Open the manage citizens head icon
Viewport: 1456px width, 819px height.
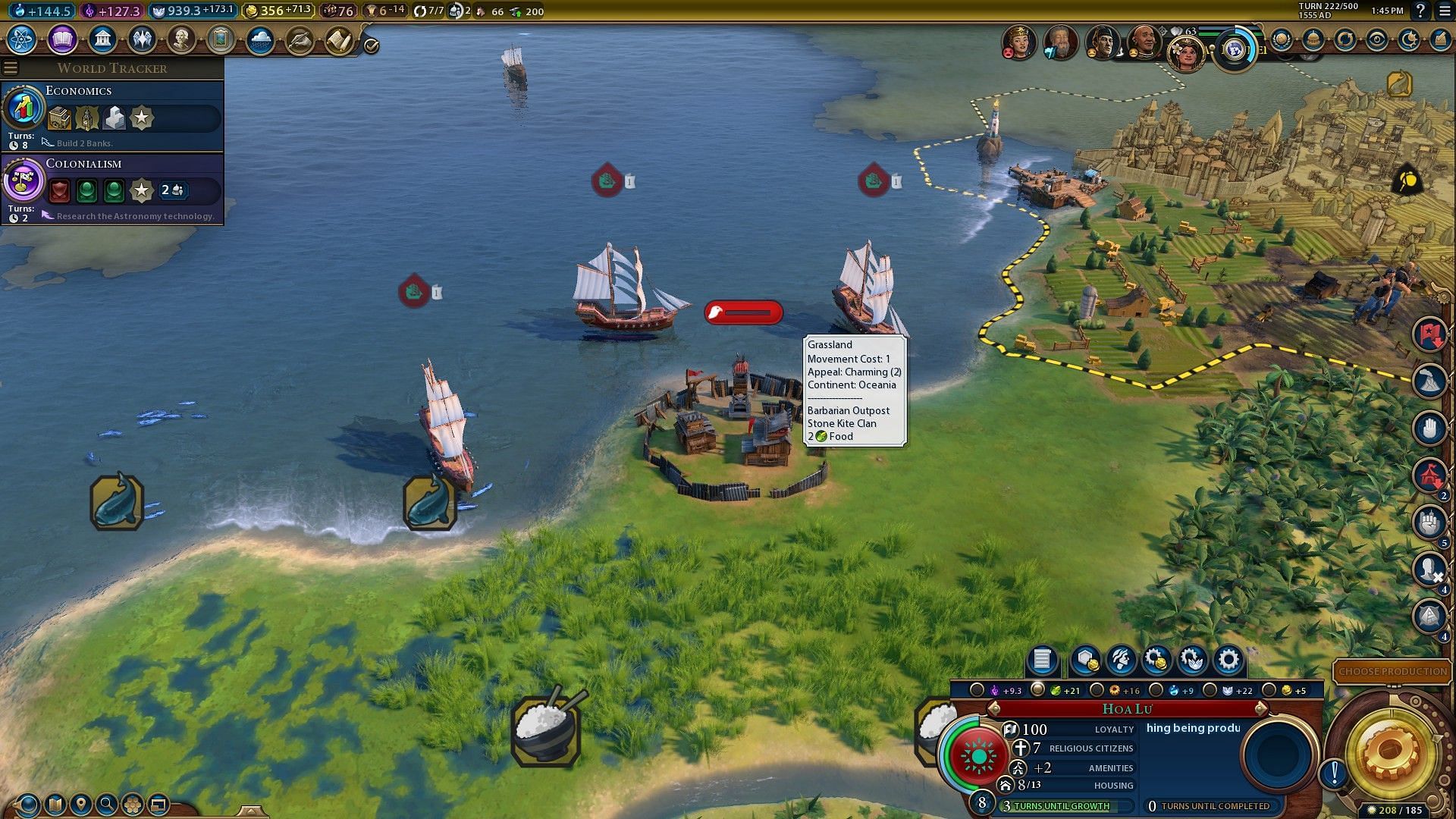(x=1121, y=661)
